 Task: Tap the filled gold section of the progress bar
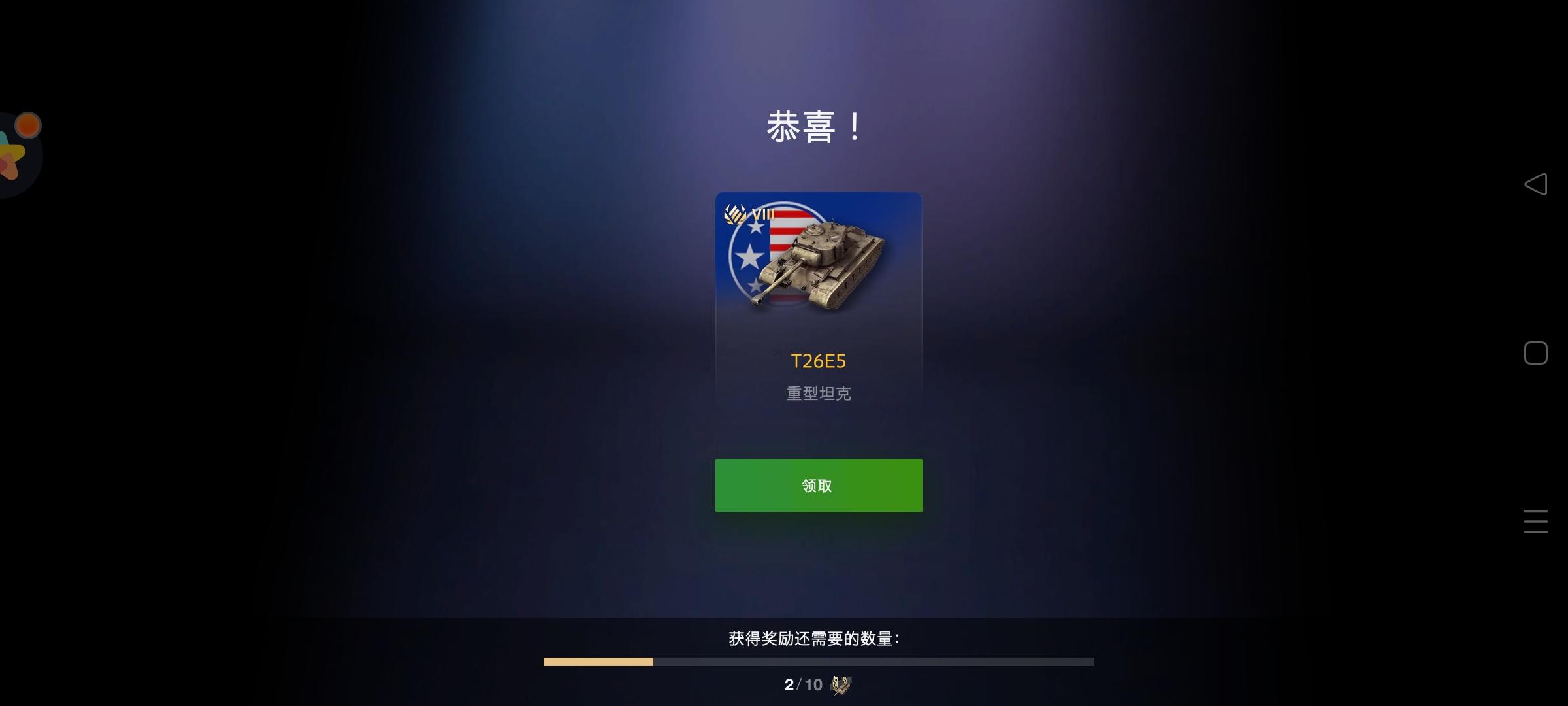click(598, 662)
